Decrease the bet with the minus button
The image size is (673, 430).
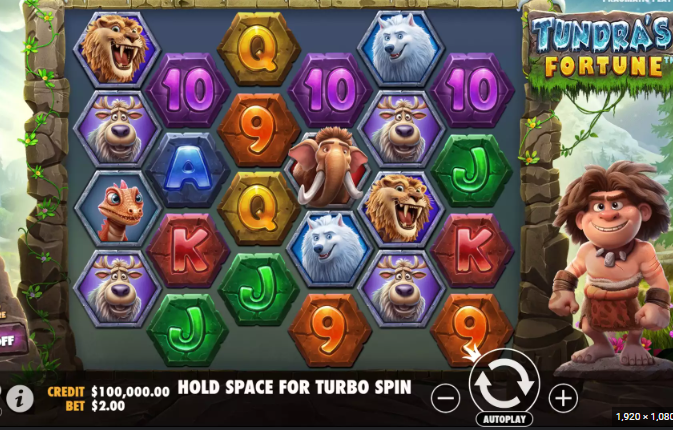click(x=446, y=396)
